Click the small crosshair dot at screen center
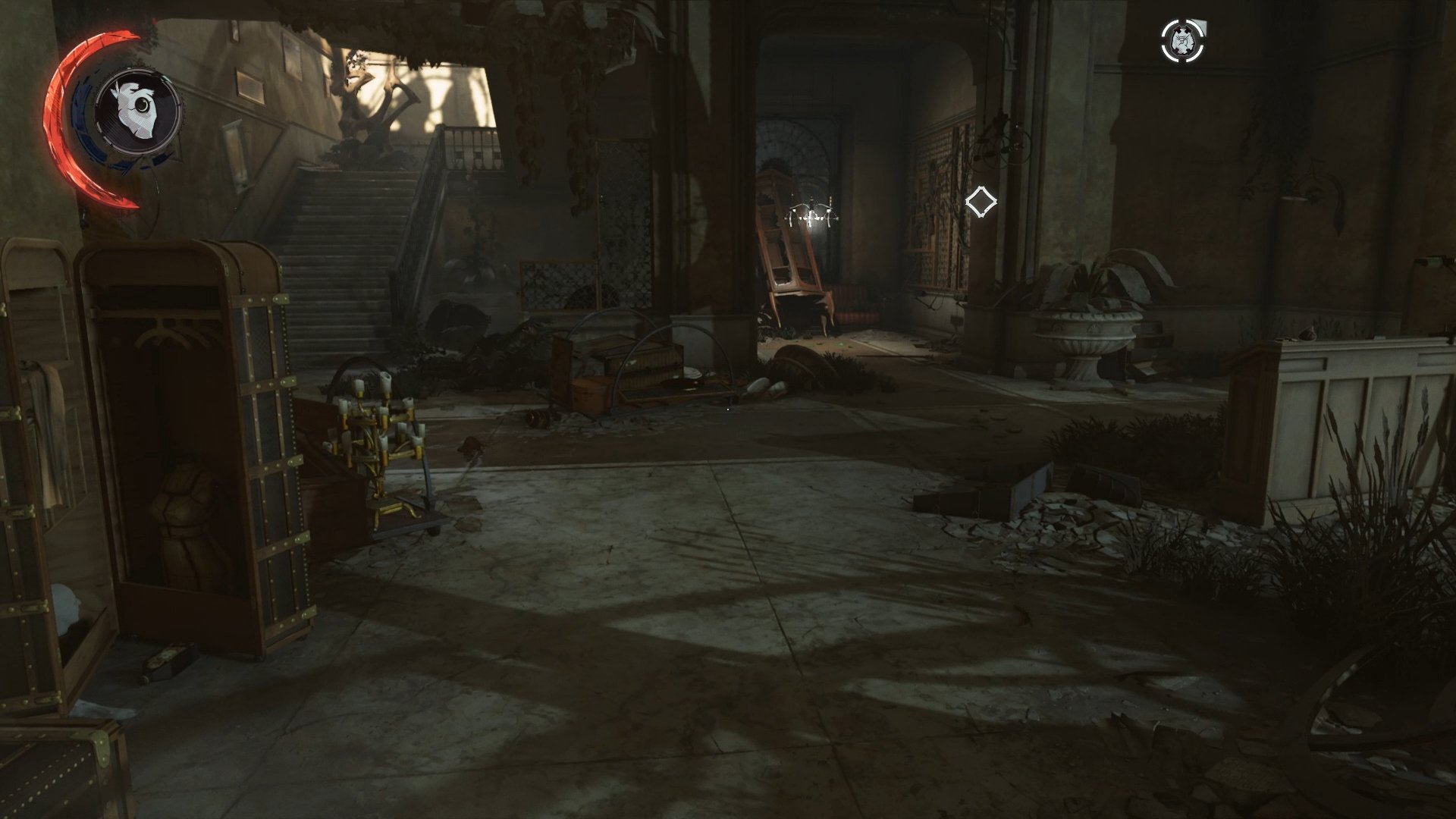This screenshot has width=1456, height=819. [728, 409]
